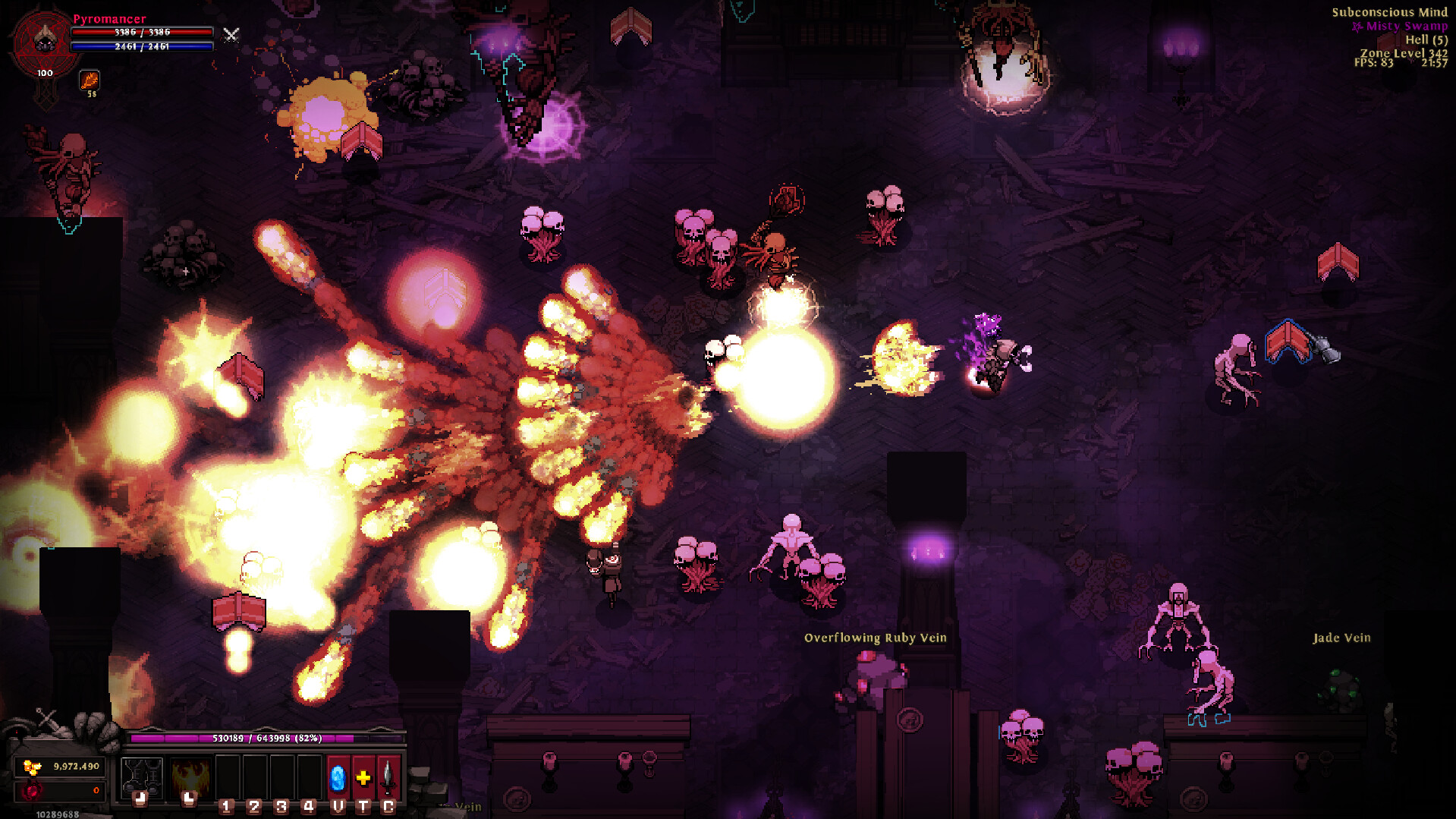This screenshot has width=1456, height=819.
Task: Click the phoenix fire ability icon
Action: 192,776
